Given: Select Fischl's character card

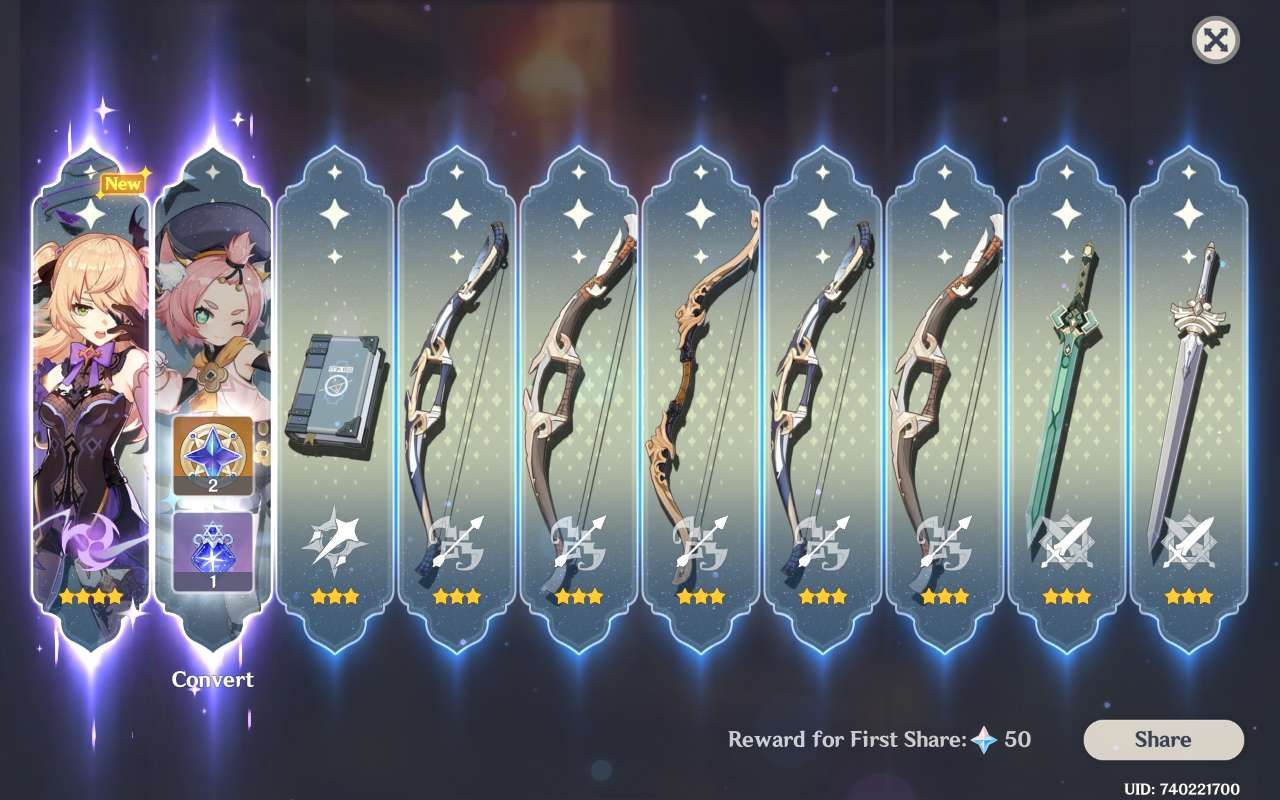Looking at the screenshot, I should pos(88,400).
